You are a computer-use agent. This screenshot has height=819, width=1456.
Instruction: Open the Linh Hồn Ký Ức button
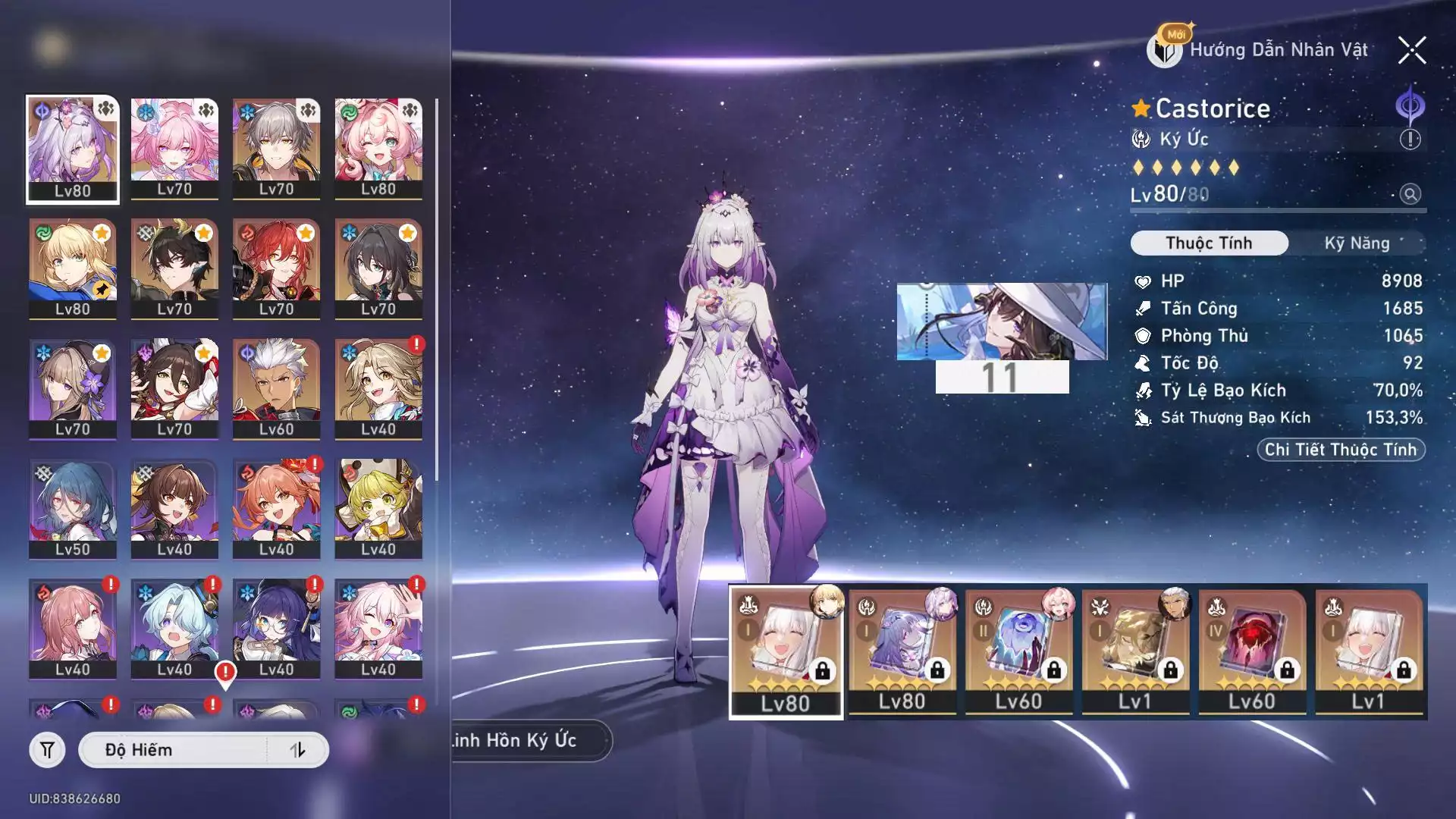tap(531, 740)
